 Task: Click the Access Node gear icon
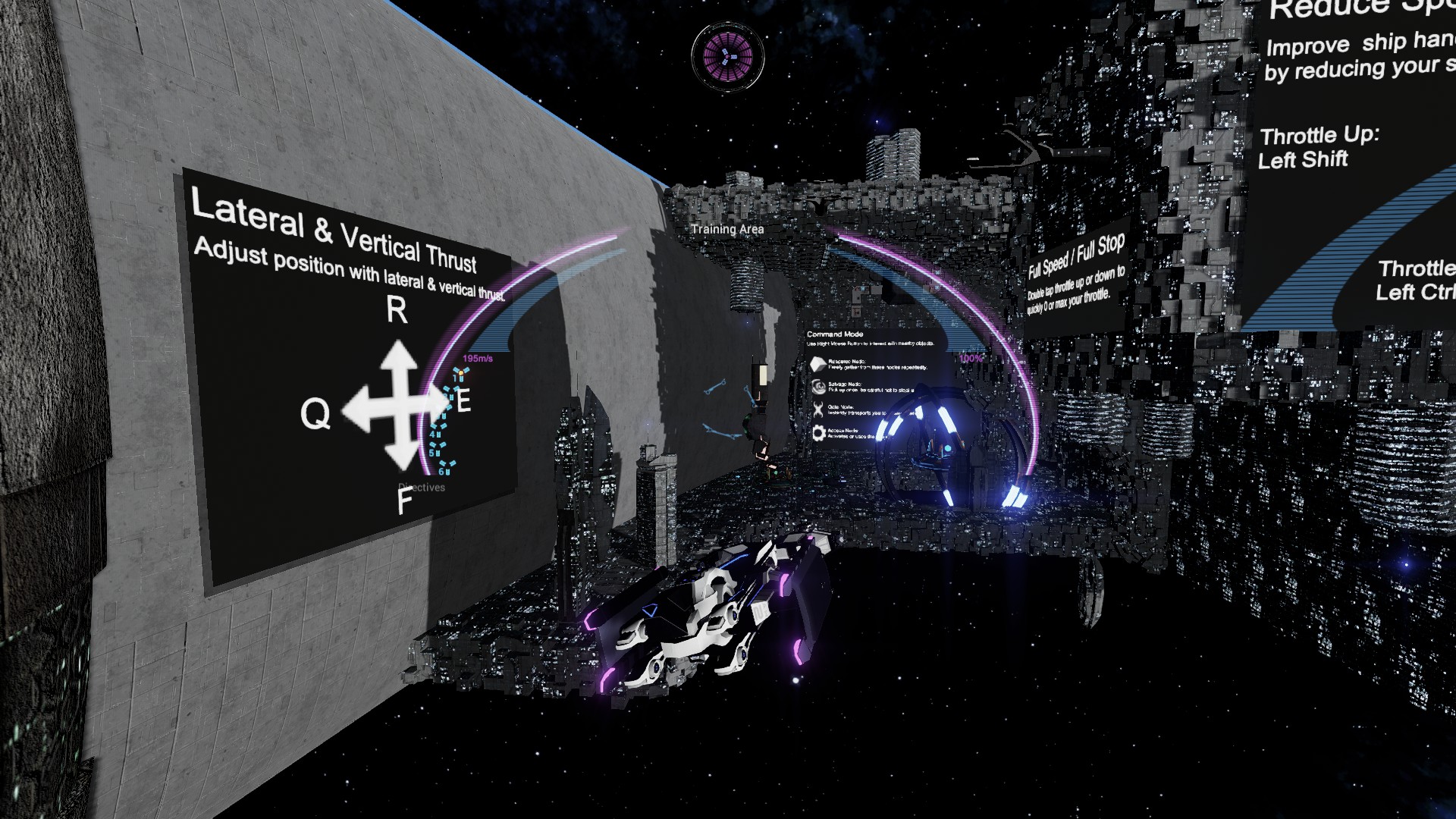tap(817, 434)
